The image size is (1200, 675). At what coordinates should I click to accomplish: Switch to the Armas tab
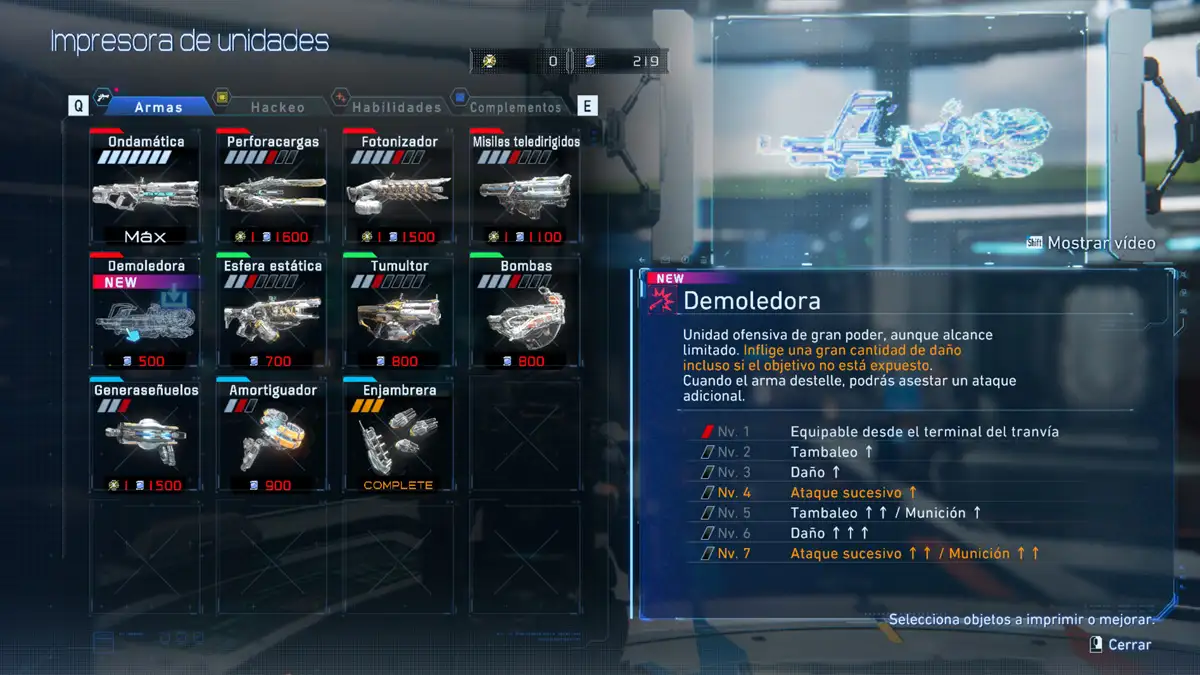[x=158, y=106]
